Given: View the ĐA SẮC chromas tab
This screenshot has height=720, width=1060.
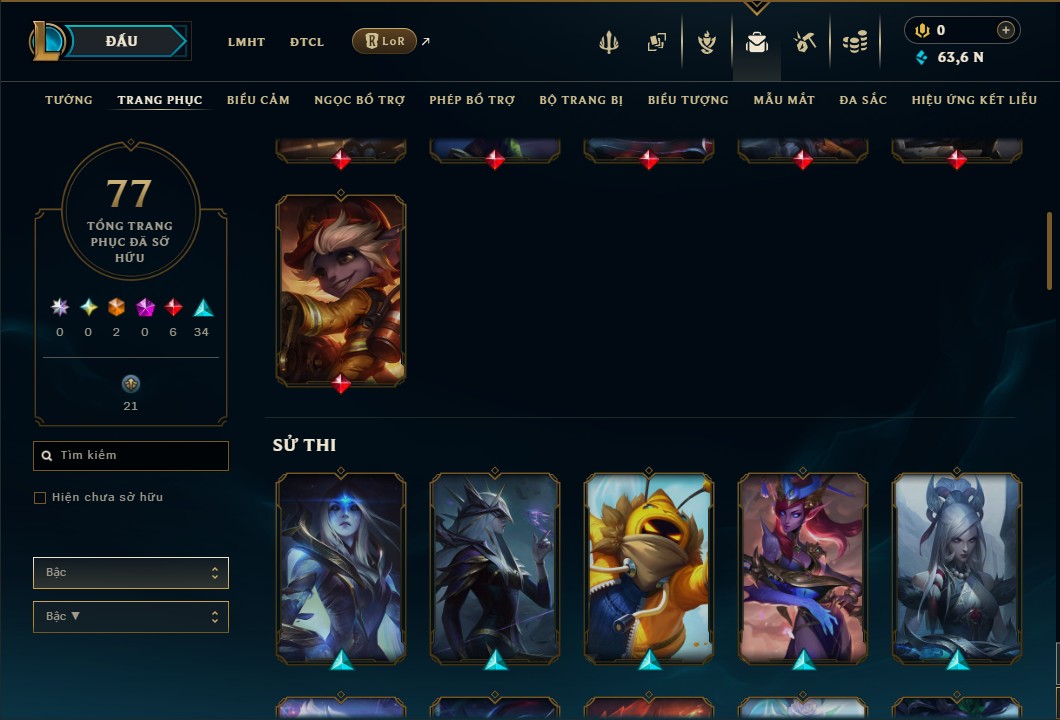Looking at the screenshot, I should pos(863,100).
